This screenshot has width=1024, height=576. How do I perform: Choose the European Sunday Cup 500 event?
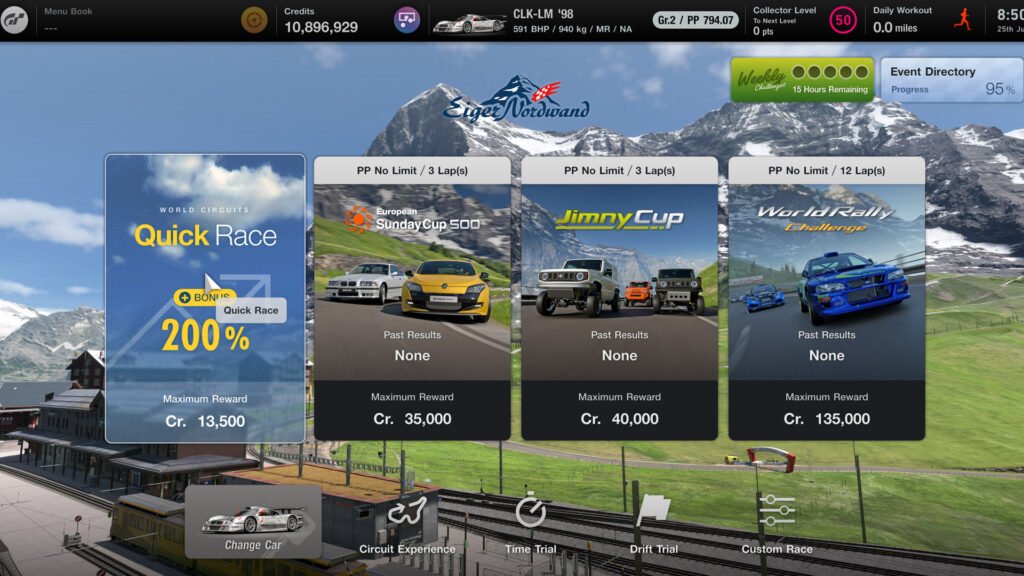[412, 298]
